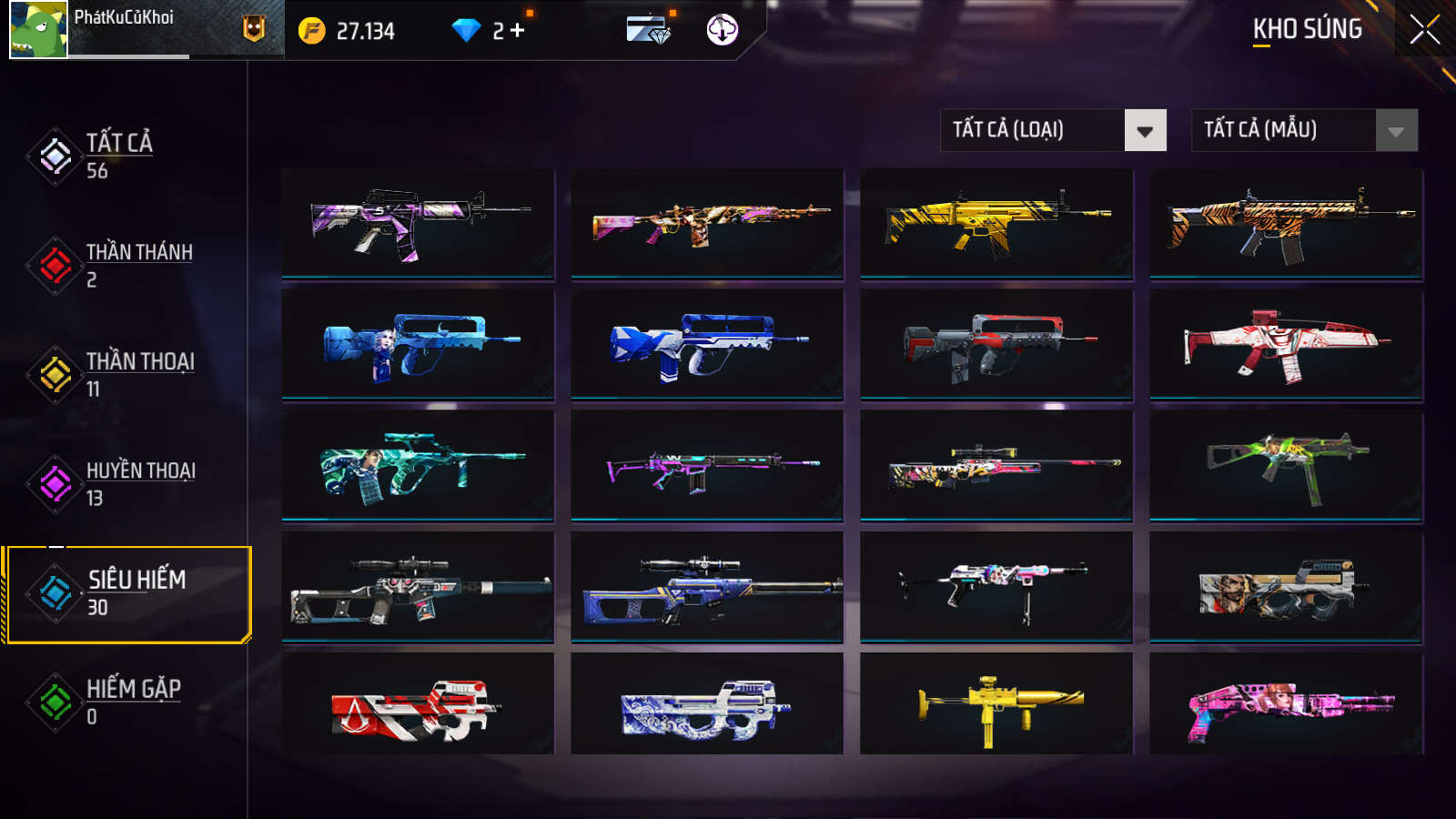Choose the pink shotgun skin
This screenshot has height=819, width=1456.
(1286, 703)
